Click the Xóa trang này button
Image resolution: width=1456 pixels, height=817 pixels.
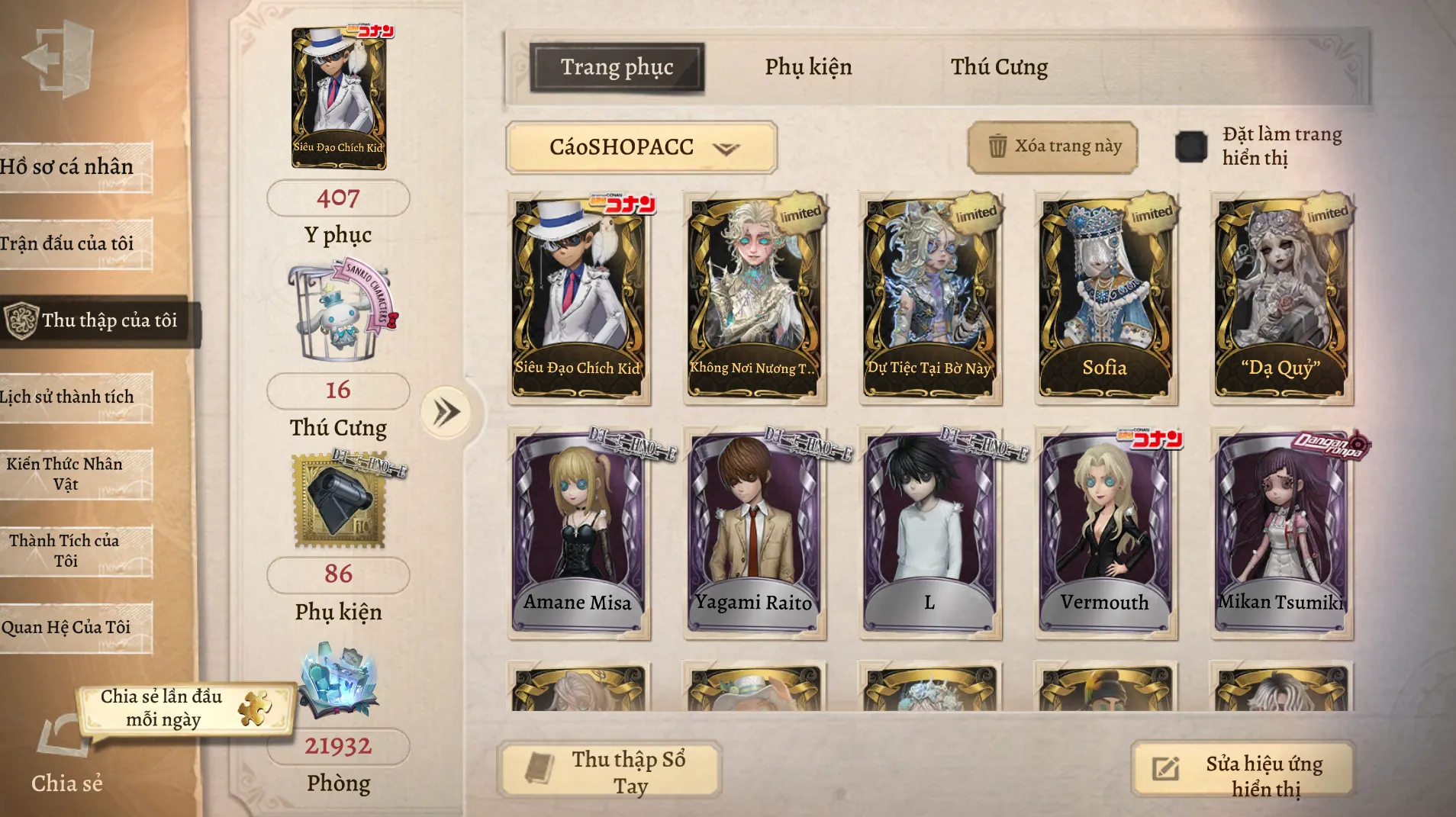(1053, 146)
